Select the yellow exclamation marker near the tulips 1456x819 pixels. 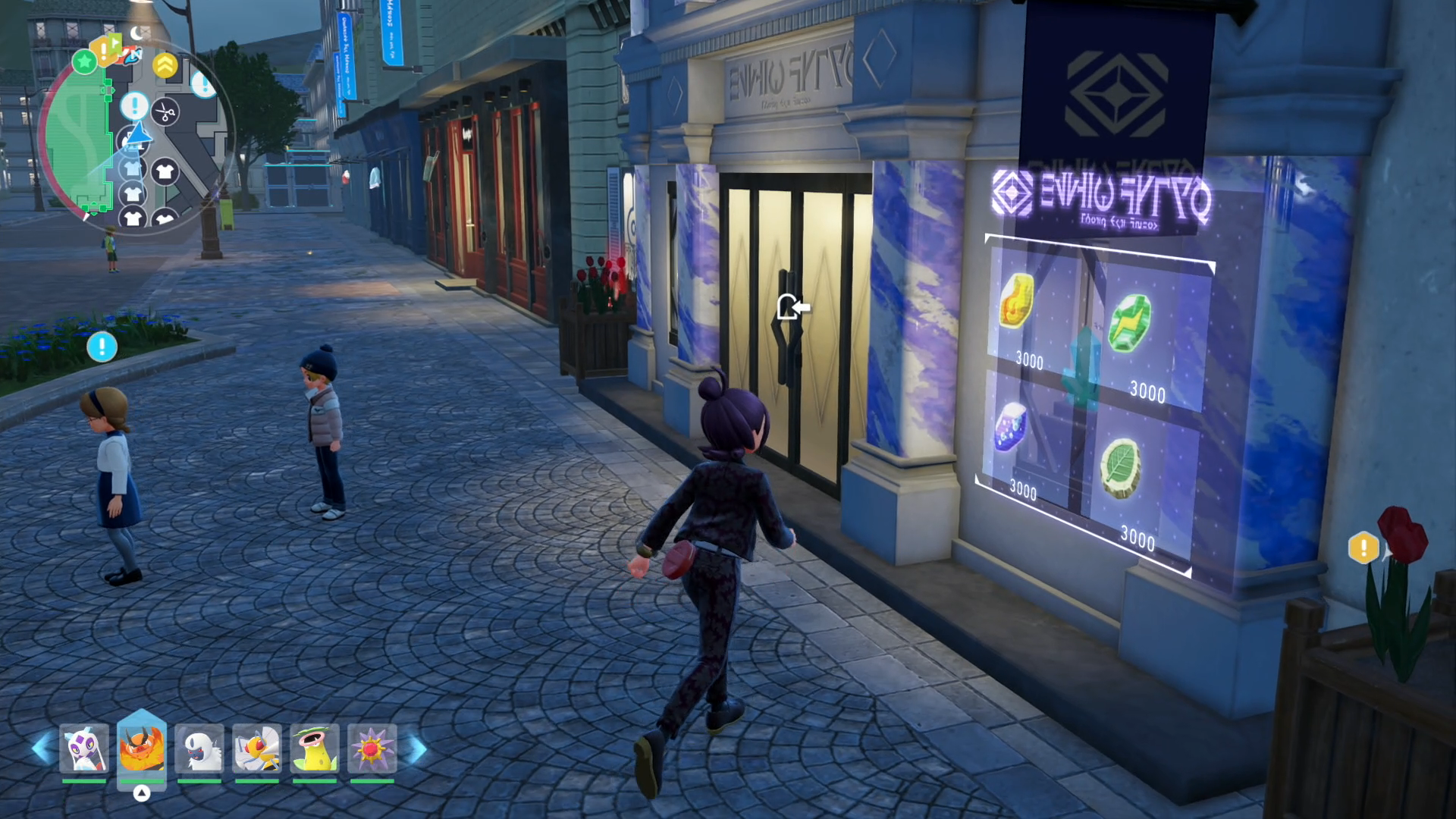(x=1363, y=547)
